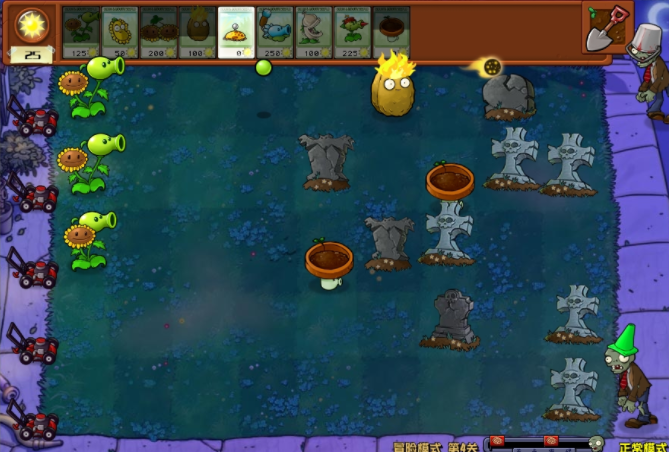Select the peashooter seed packet costing 125

[x=81, y=31]
